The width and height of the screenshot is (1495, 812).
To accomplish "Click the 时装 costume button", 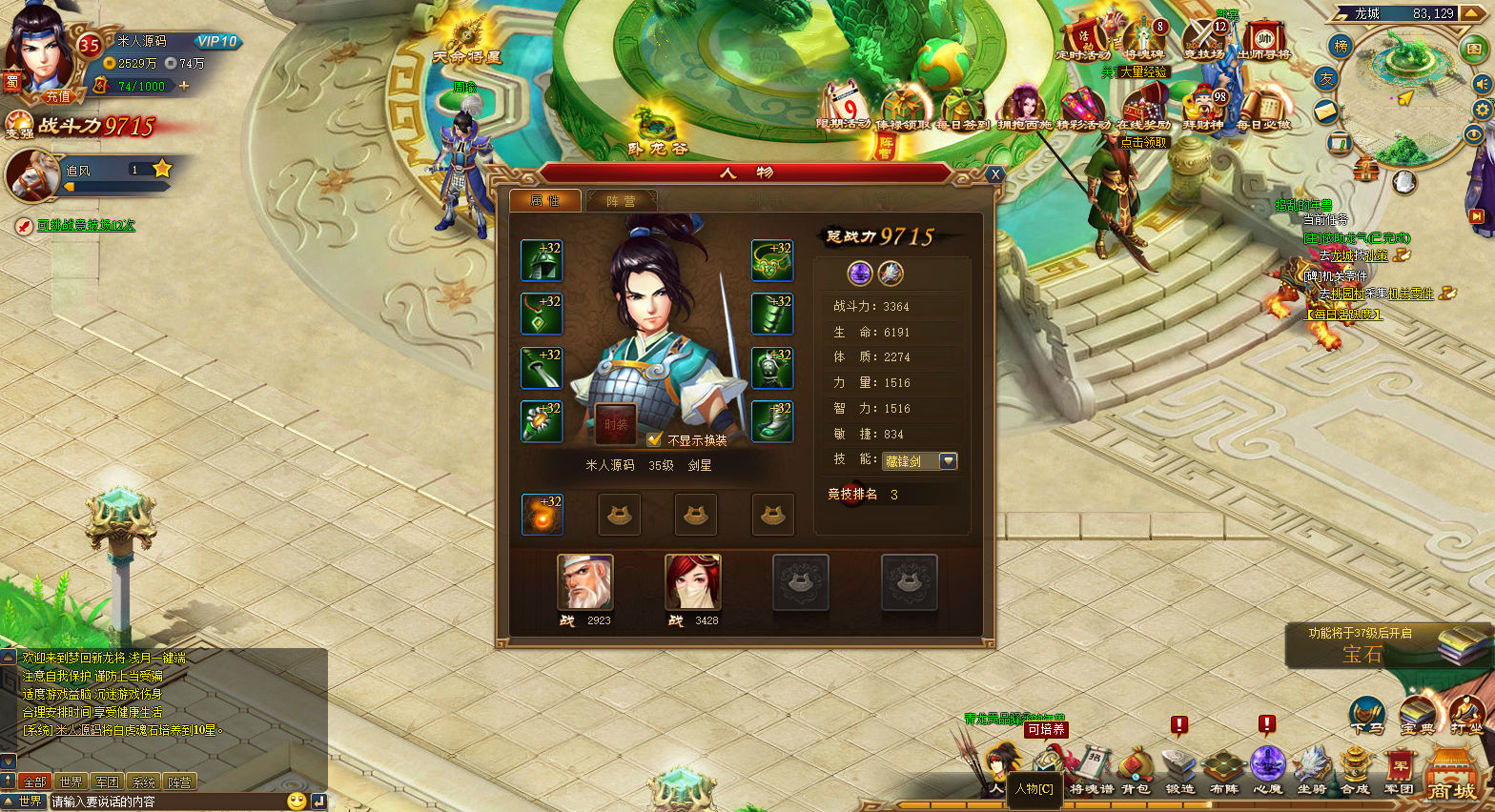I will point(615,424).
